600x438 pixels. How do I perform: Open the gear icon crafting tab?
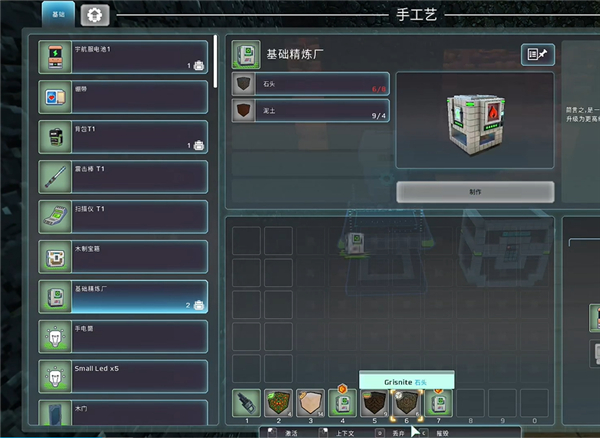click(x=94, y=15)
